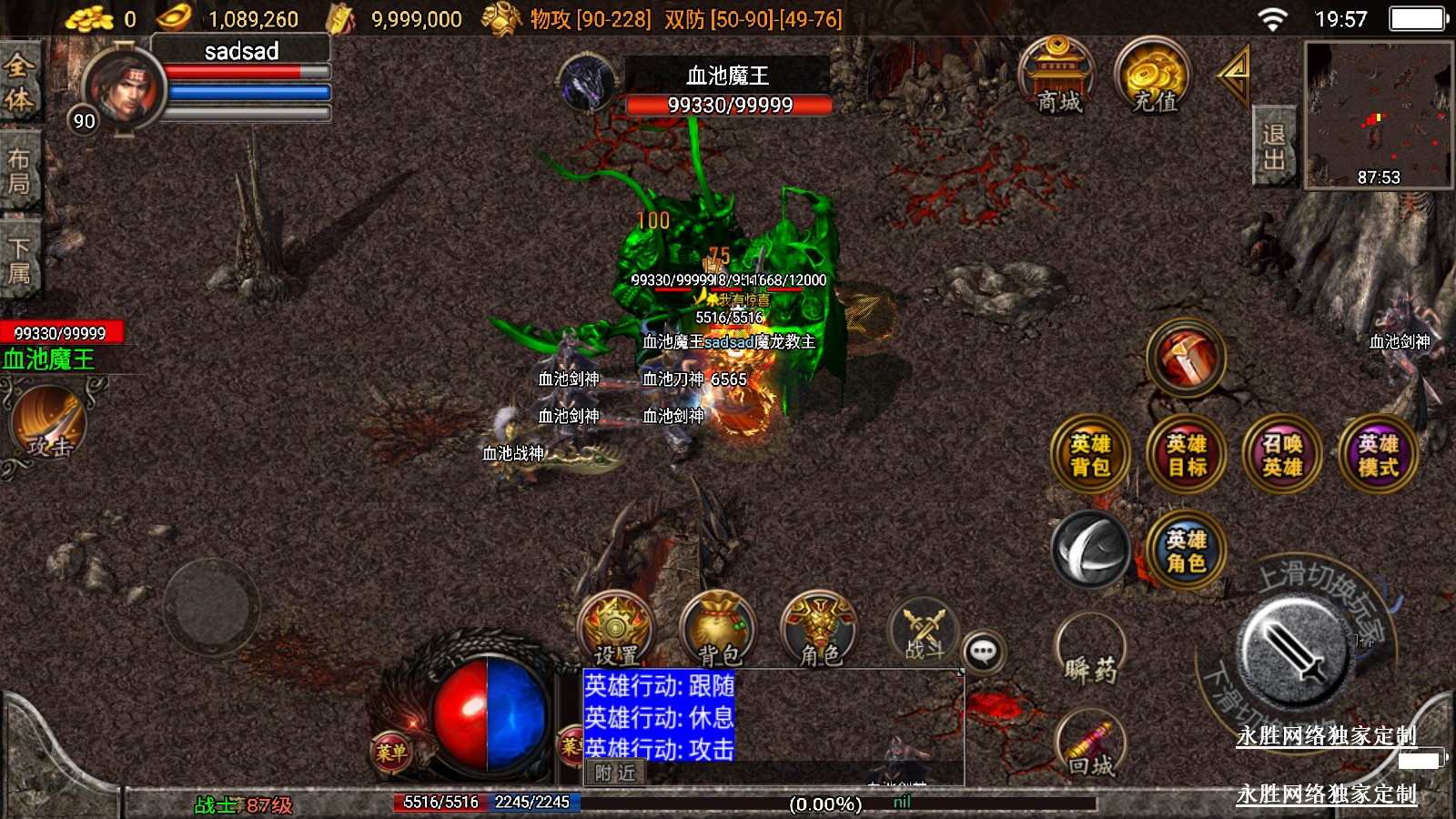The image size is (1456, 819).
Task: Open the 背包 backpack
Action: 718,630
